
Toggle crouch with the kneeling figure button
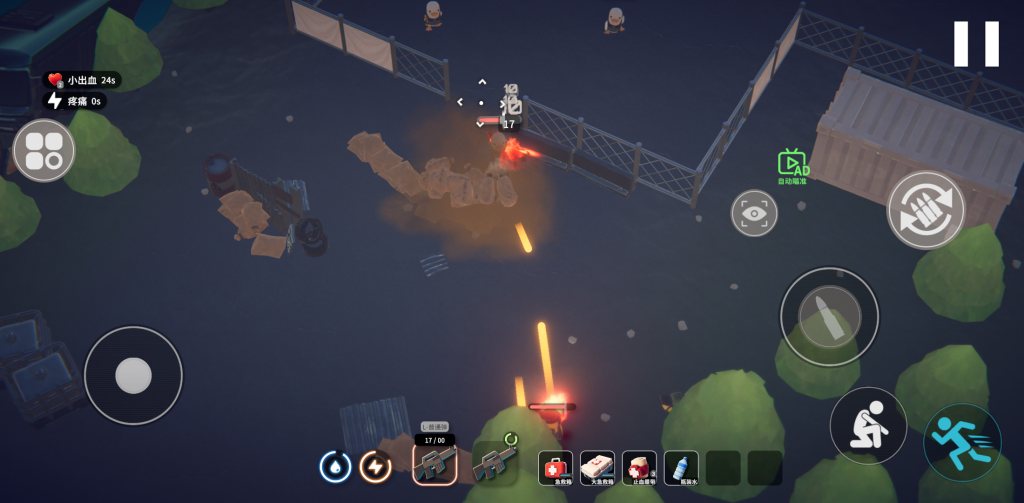(868, 425)
